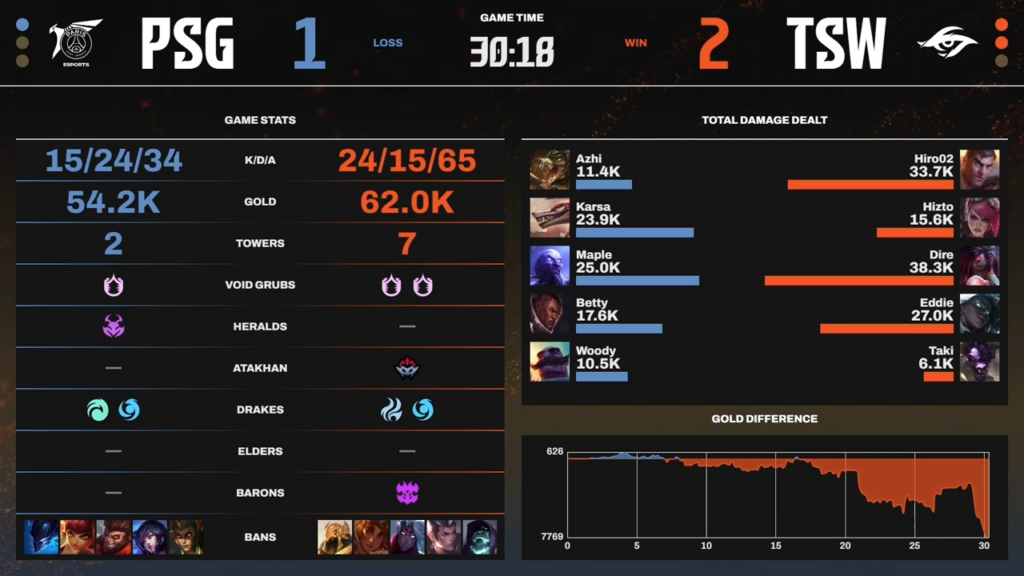Pick Woody's champion portrait
This screenshot has width=1024, height=576.
(550, 361)
